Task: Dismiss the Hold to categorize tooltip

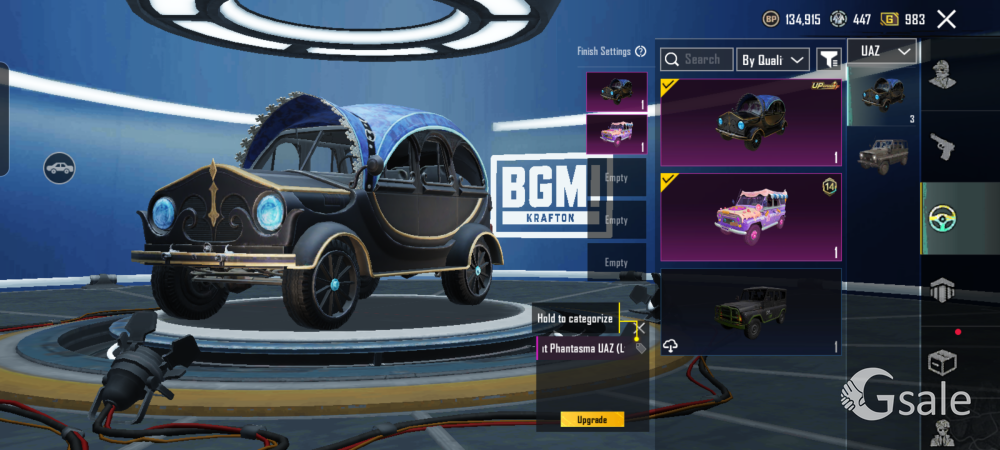Action: coord(641,327)
